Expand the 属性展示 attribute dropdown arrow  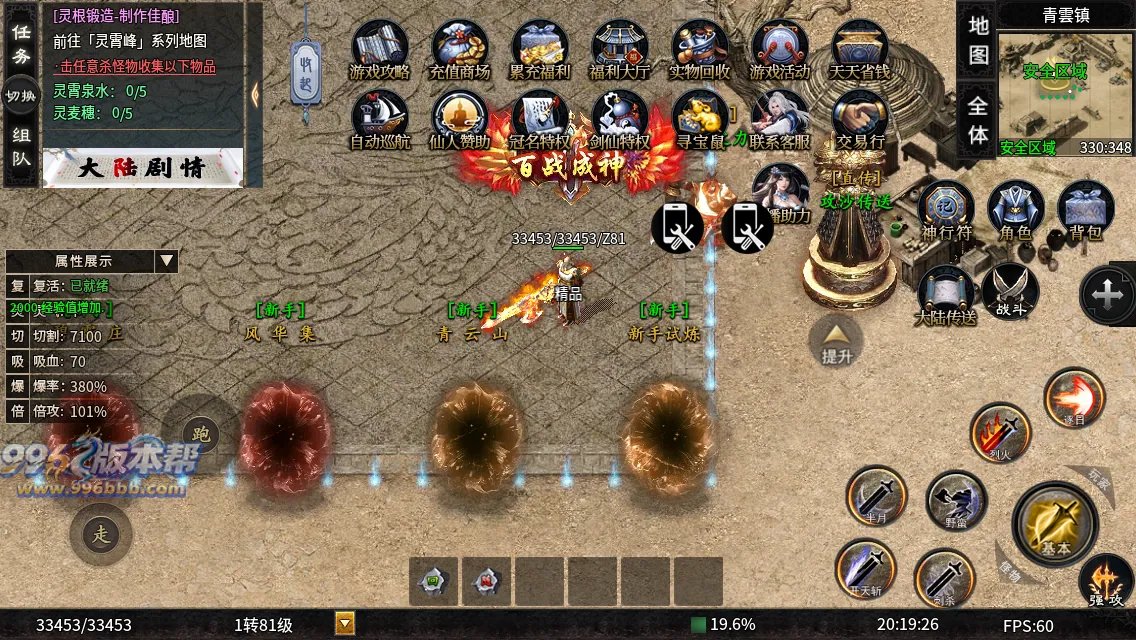click(166, 261)
